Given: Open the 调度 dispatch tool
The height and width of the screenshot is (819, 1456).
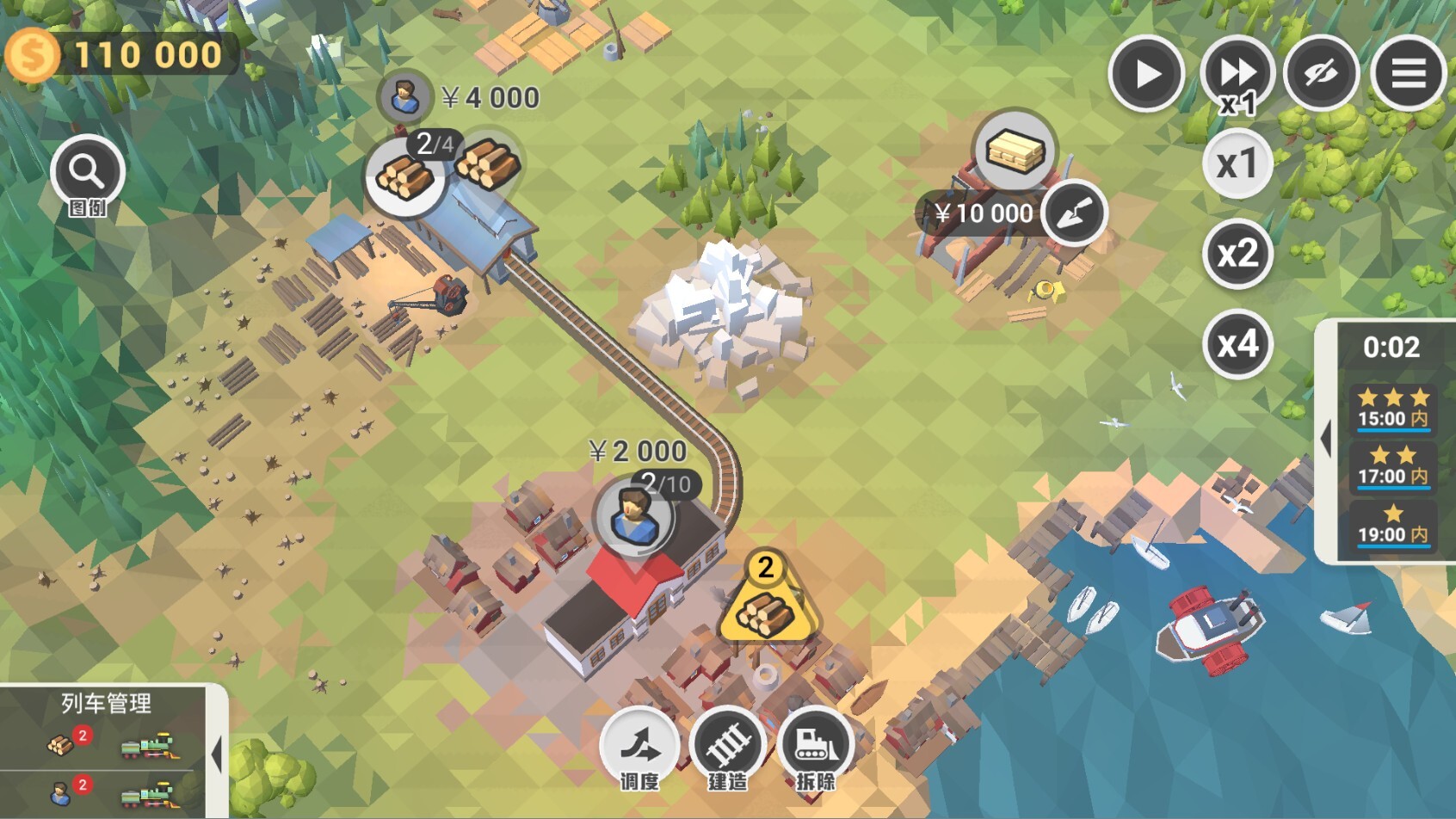Looking at the screenshot, I should (x=639, y=747).
